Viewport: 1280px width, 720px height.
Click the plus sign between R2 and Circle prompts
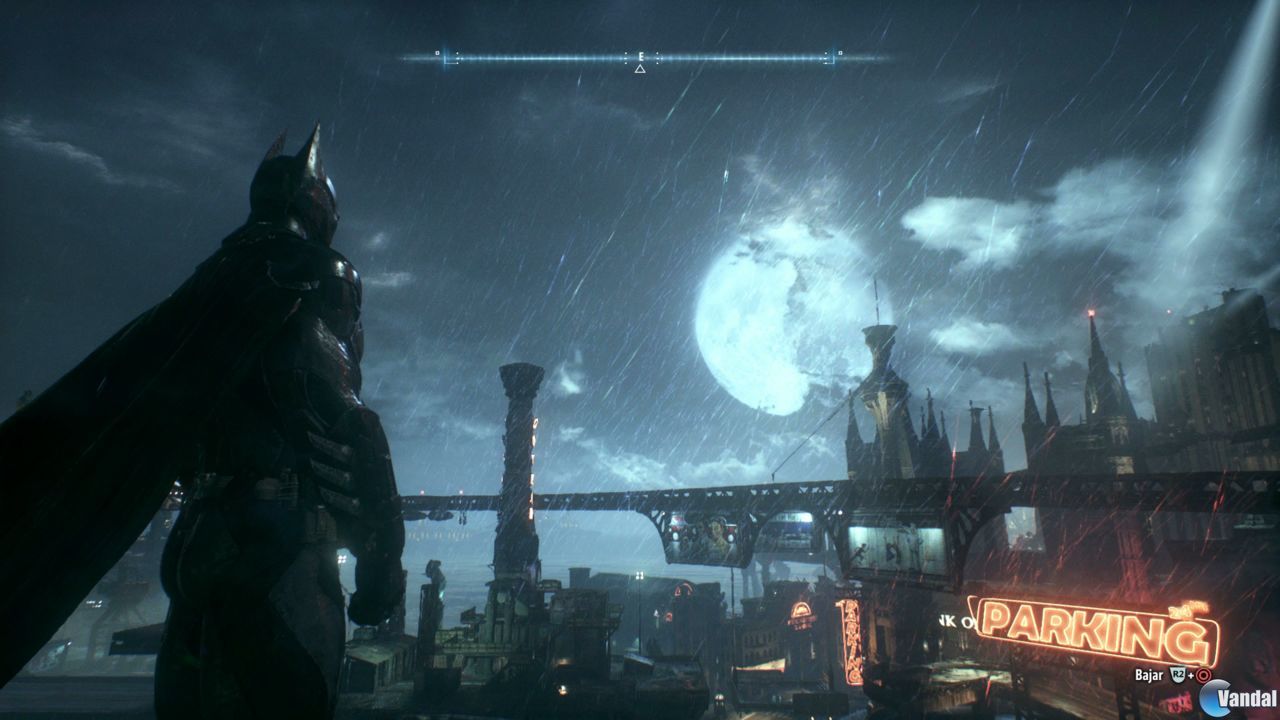click(1191, 675)
